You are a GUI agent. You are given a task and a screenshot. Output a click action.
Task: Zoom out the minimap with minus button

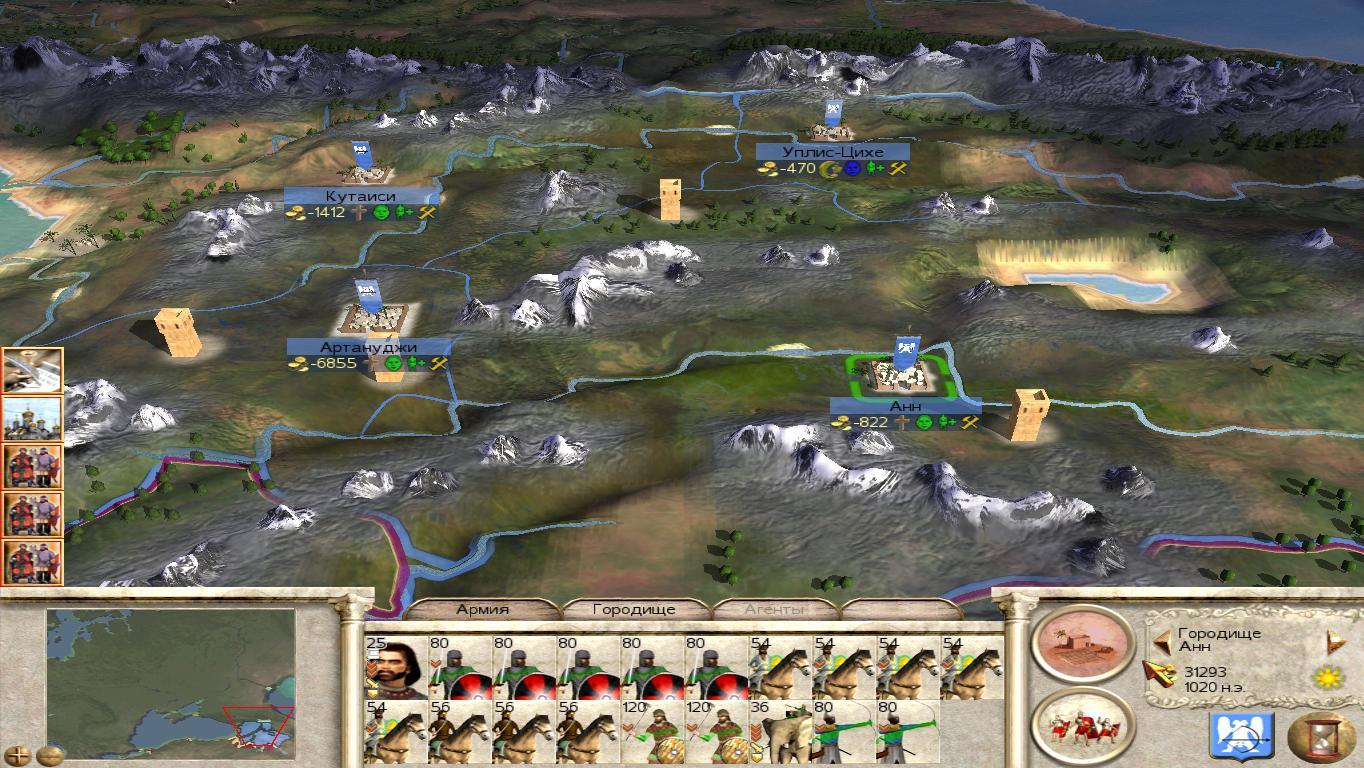[x=49, y=755]
